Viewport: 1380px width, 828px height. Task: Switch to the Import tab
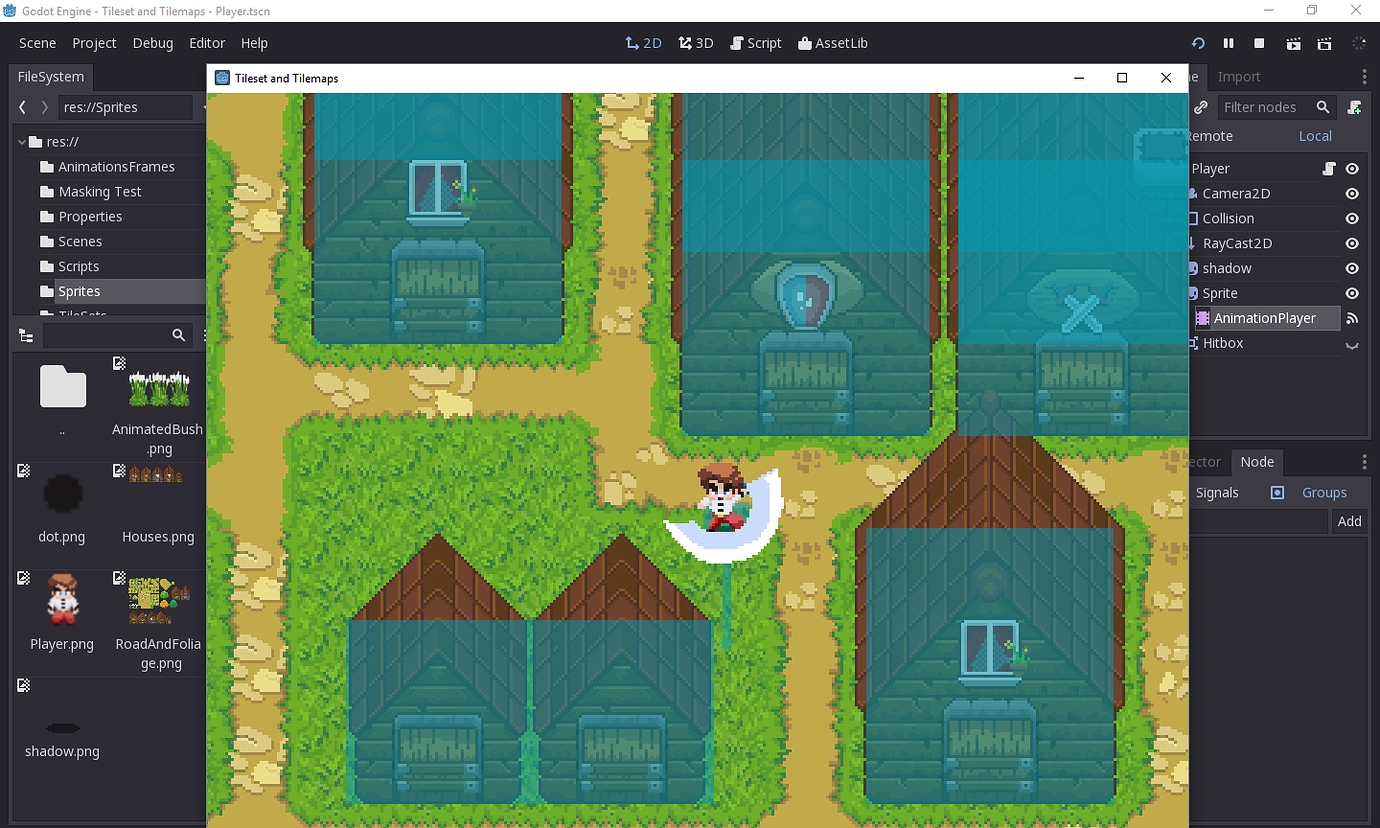pos(1238,76)
